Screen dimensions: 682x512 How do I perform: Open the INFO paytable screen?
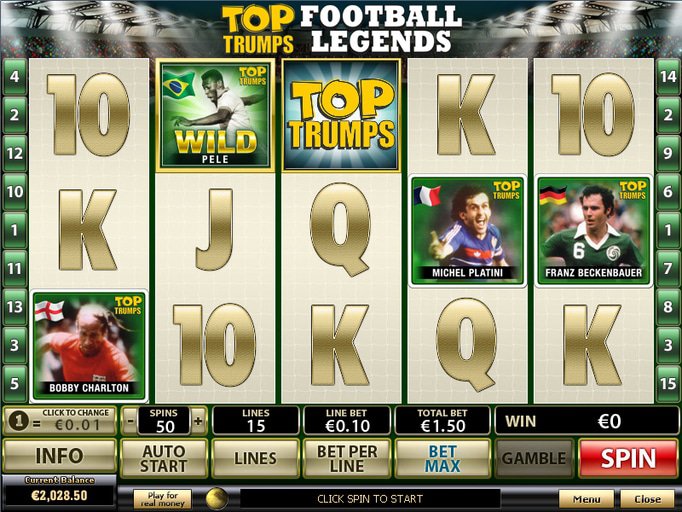pos(58,458)
